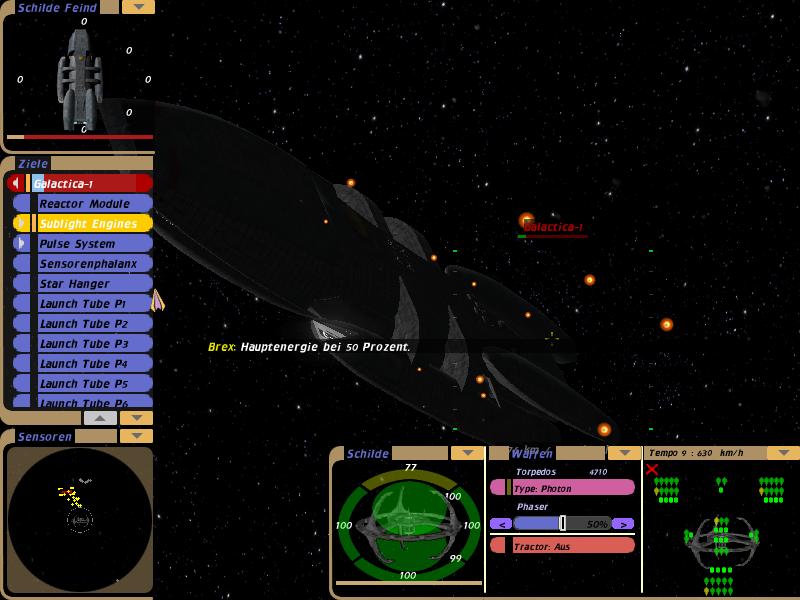Select Launch Tube P5 target
Screen dimensions: 800x600
coord(90,384)
